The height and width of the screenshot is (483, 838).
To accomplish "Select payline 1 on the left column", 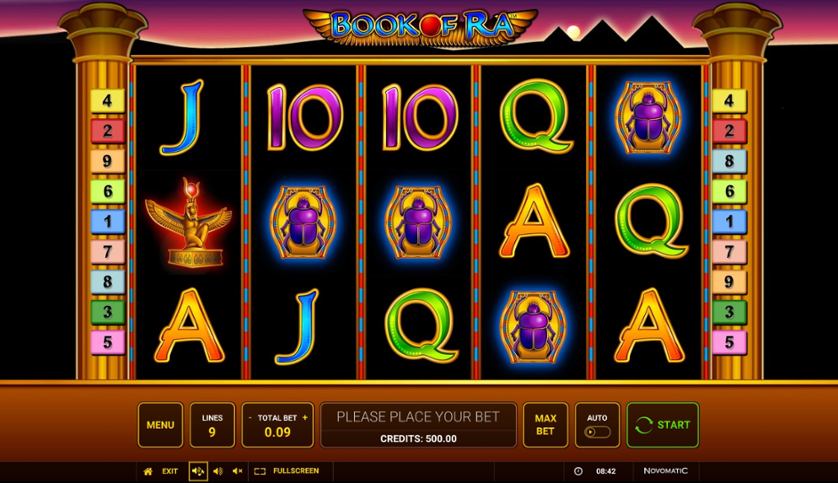I will [106, 221].
